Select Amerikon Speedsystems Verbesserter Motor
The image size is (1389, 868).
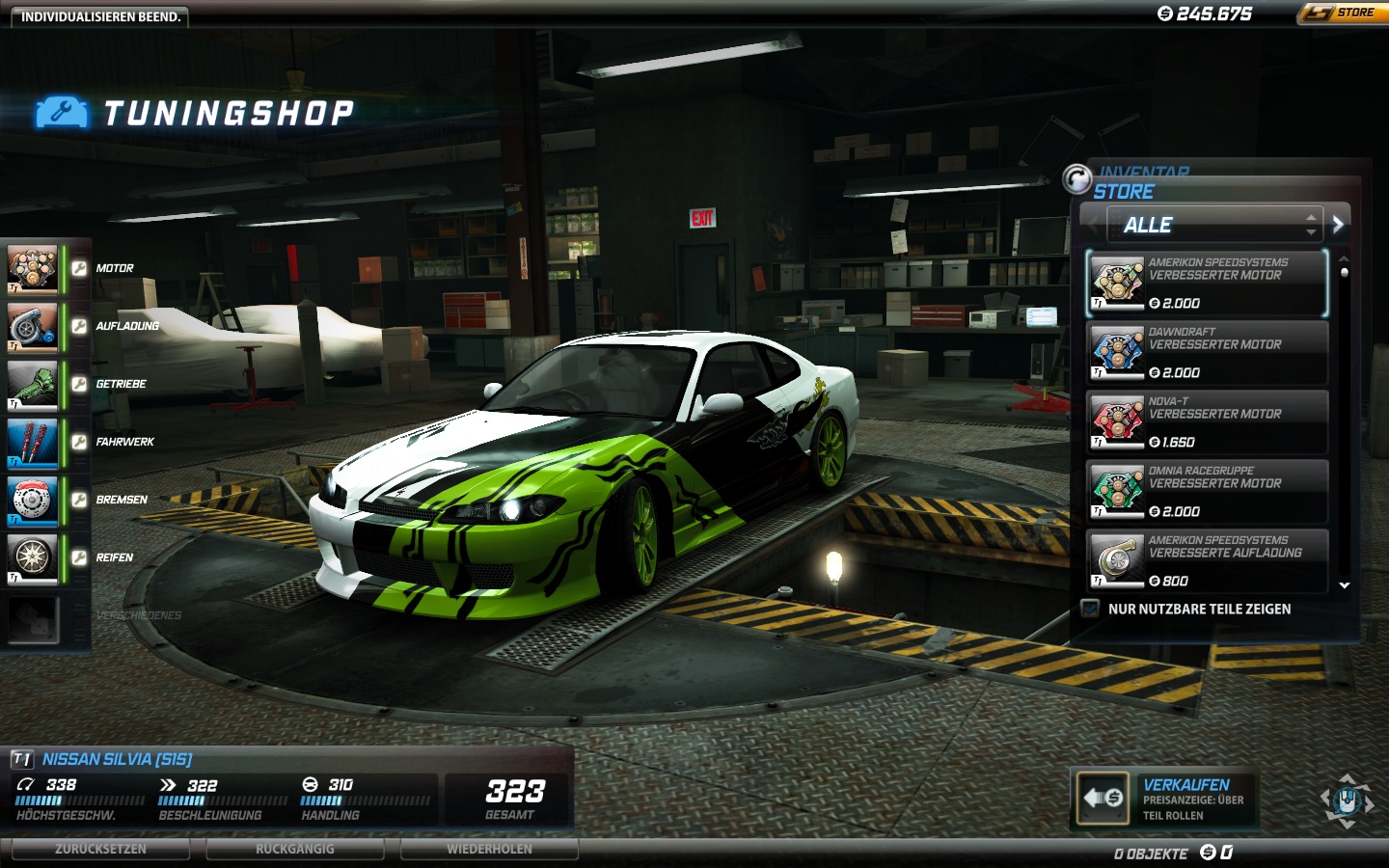tap(1207, 283)
